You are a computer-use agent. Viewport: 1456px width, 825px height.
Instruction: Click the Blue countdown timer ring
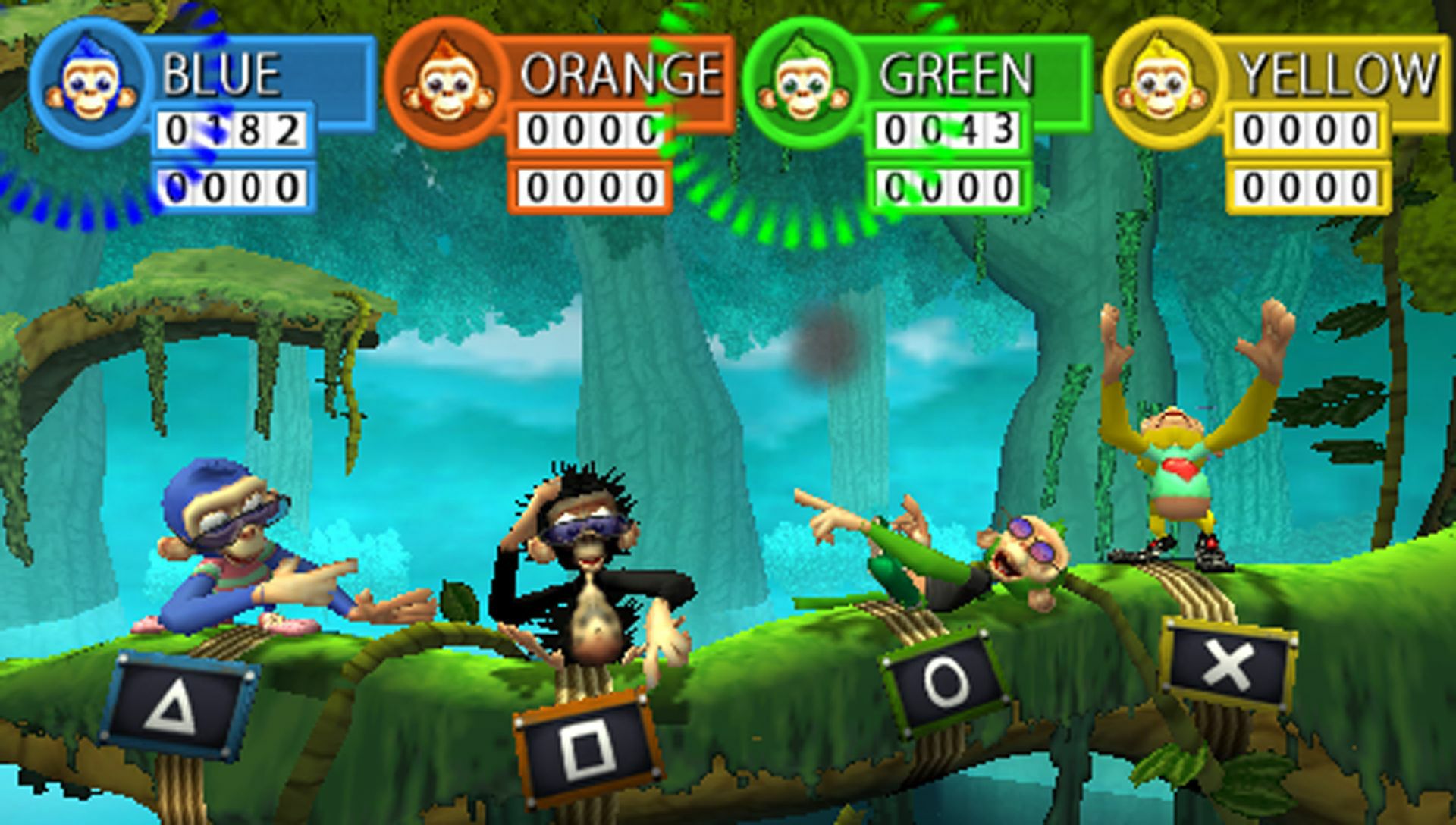(x=83, y=205)
